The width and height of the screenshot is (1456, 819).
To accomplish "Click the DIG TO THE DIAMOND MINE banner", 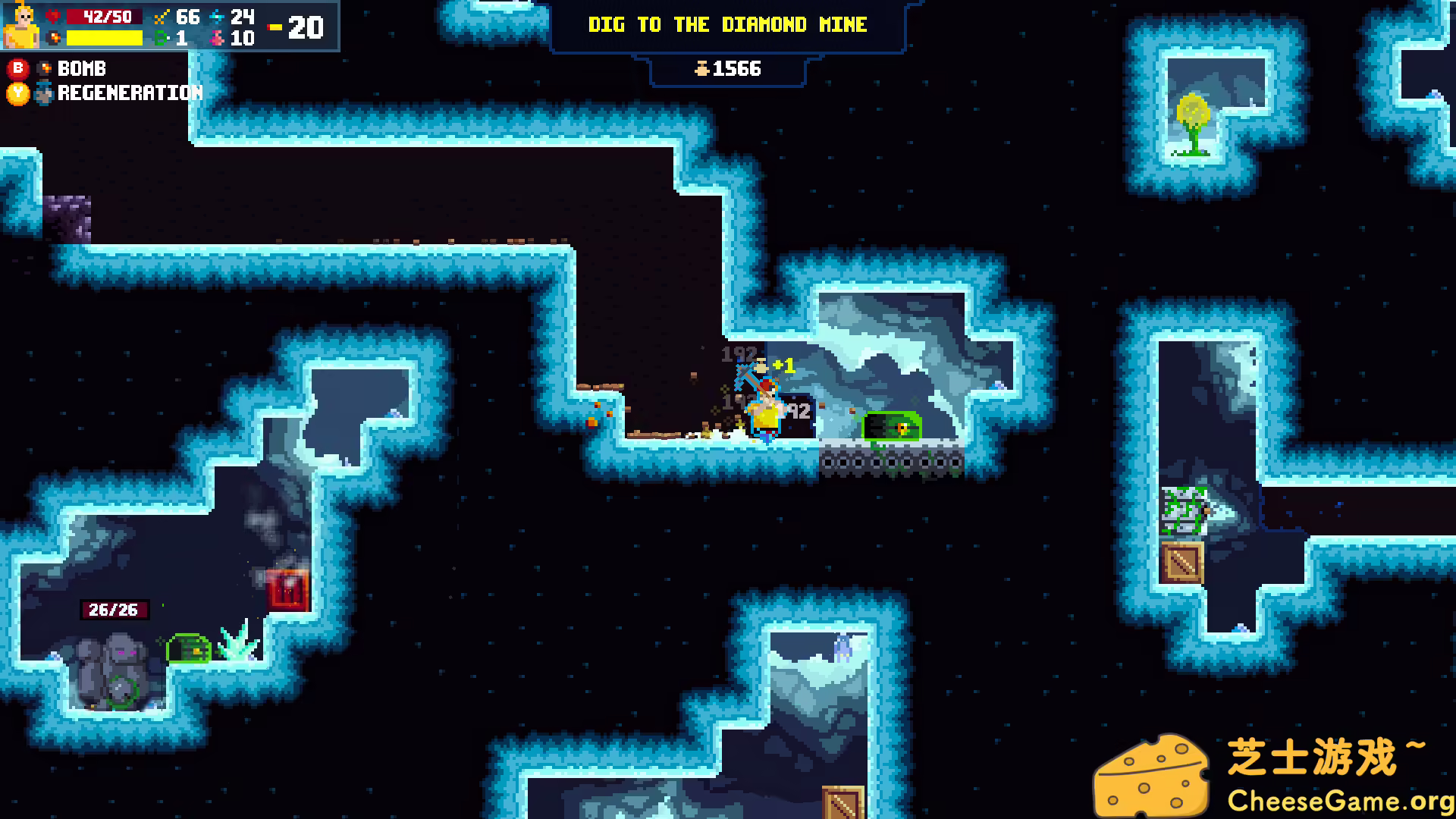I will pyautogui.click(x=728, y=24).
